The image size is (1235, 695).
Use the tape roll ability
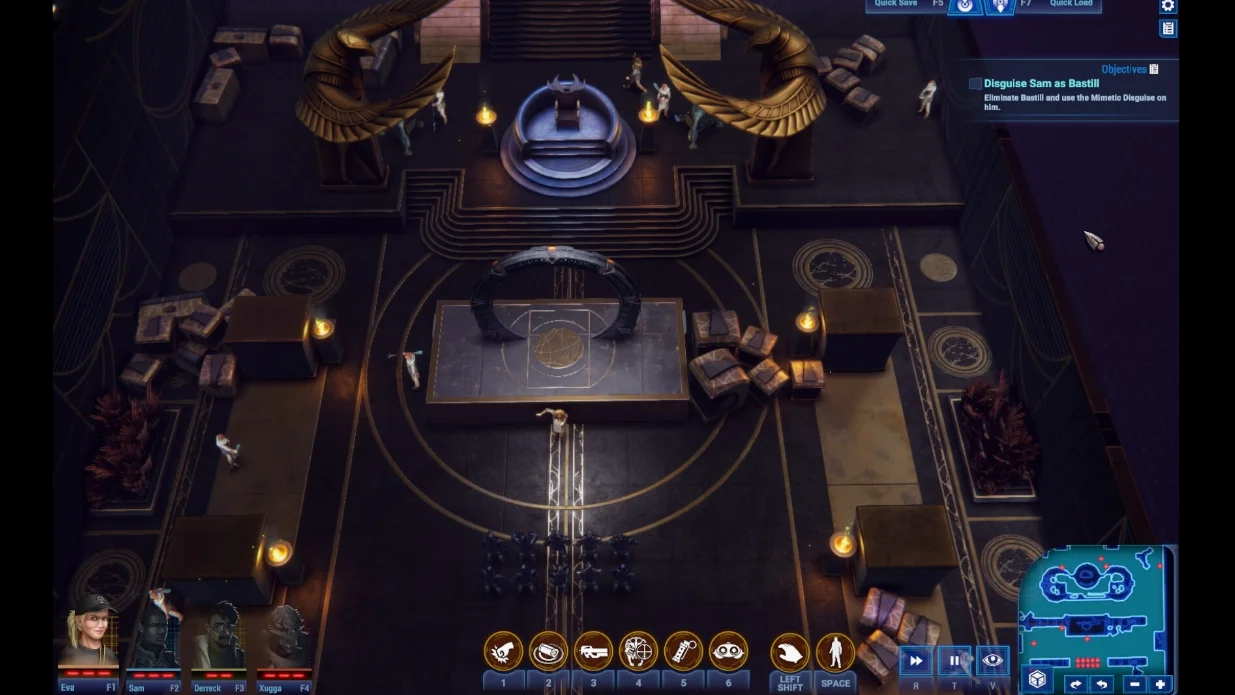tap(548, 651)
